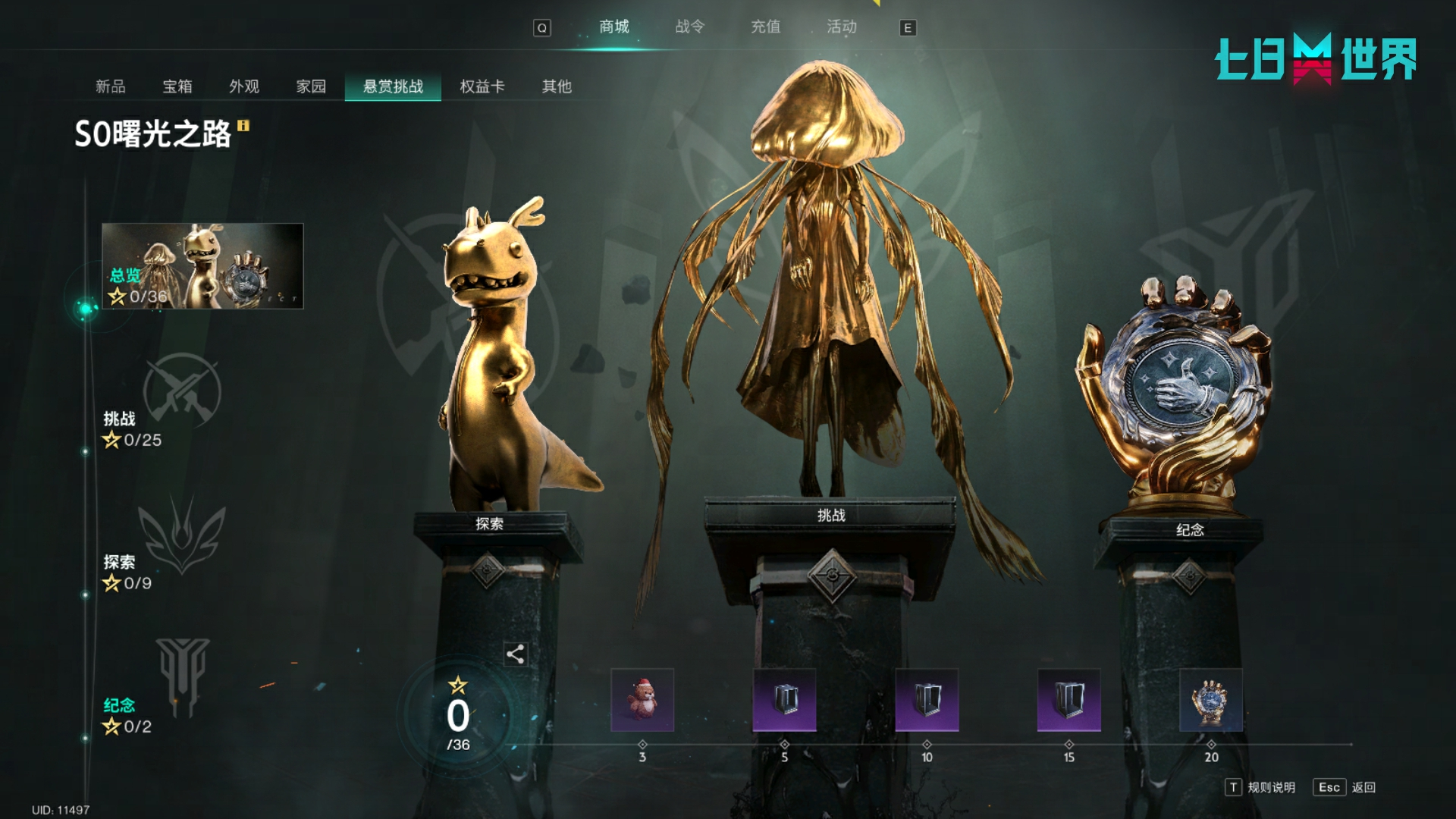Viewport: 1456px width, 819px height.
Task: Go to the 活动 events tab
Action: (x=841, y=27)
